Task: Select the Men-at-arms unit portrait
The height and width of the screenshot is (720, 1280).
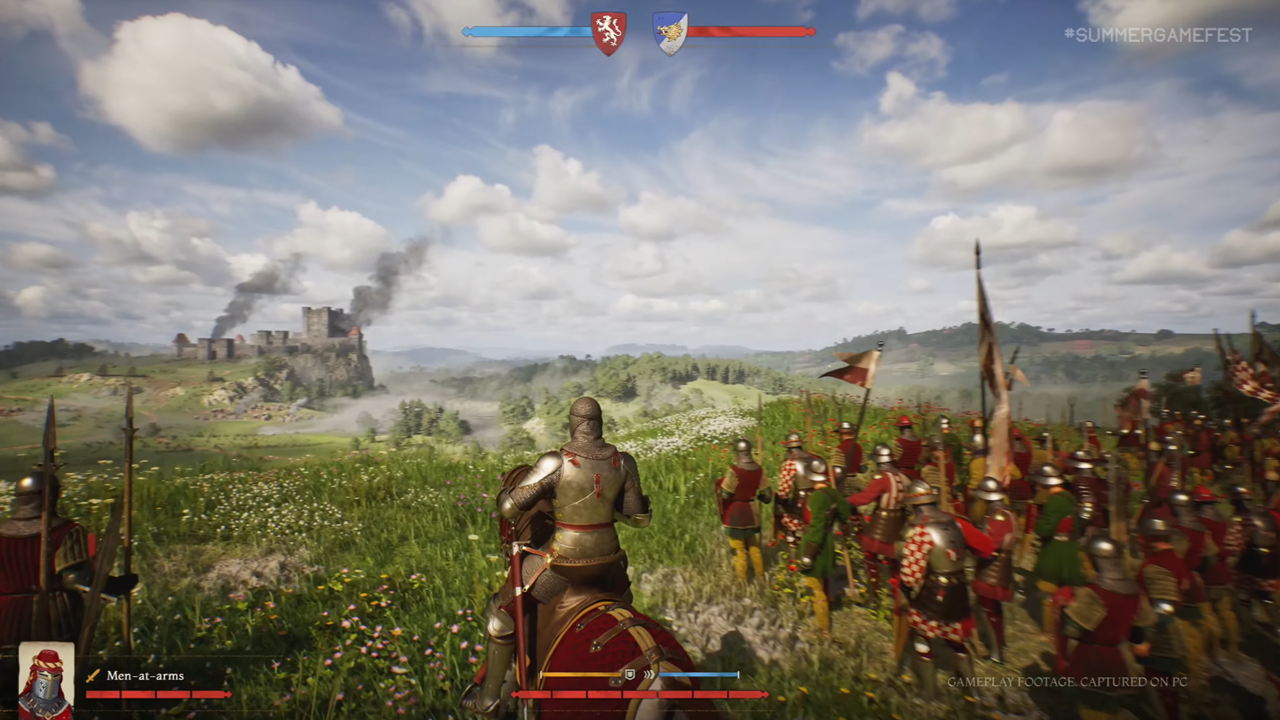Action: [46, 680]
